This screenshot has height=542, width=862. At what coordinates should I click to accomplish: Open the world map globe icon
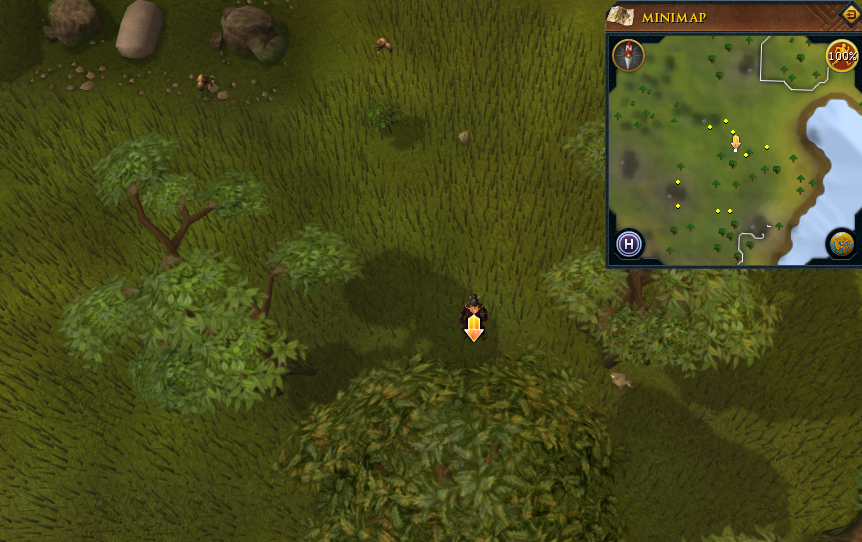tap(842, 244)
